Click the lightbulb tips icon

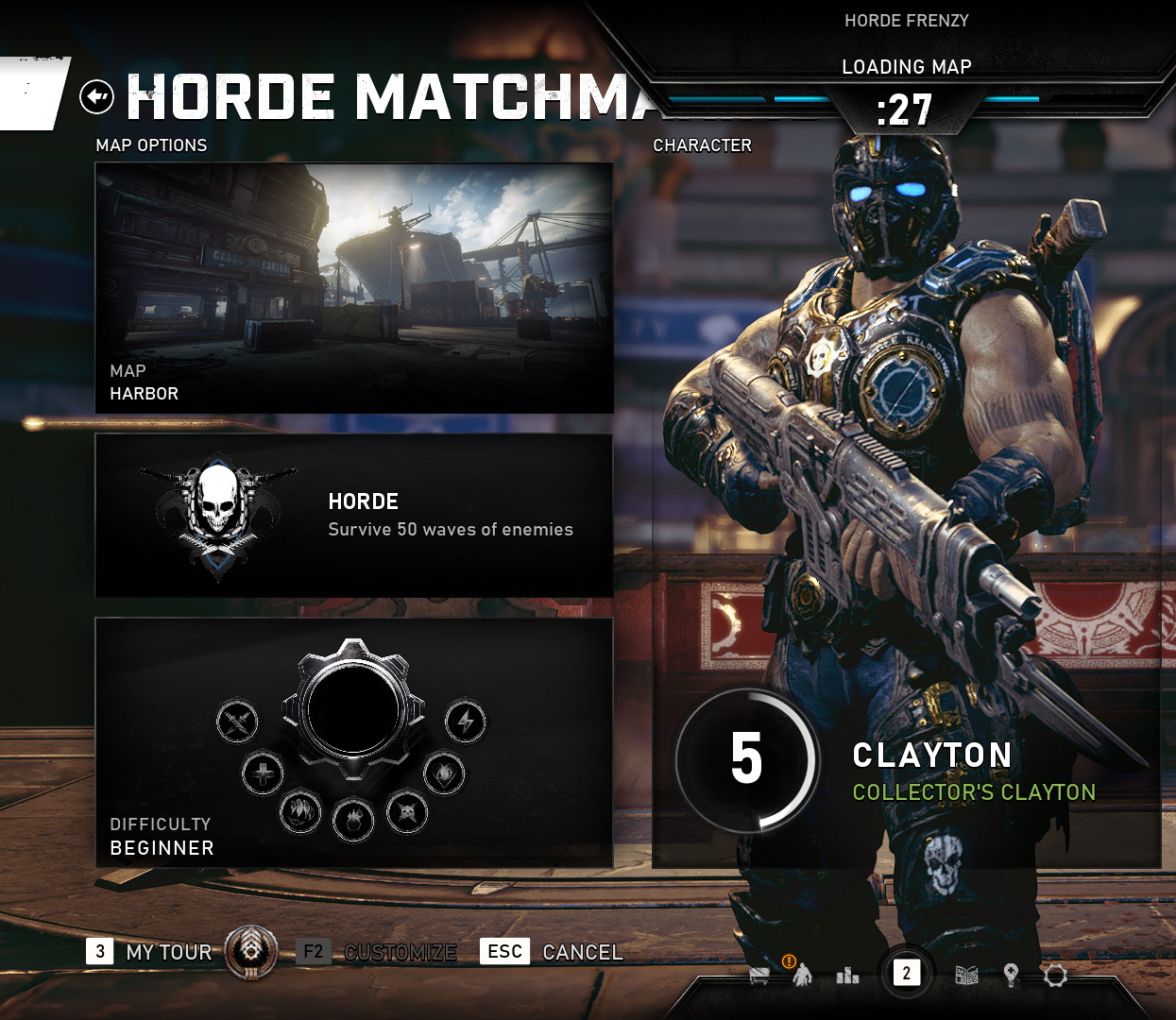[x=1011, y=975]
